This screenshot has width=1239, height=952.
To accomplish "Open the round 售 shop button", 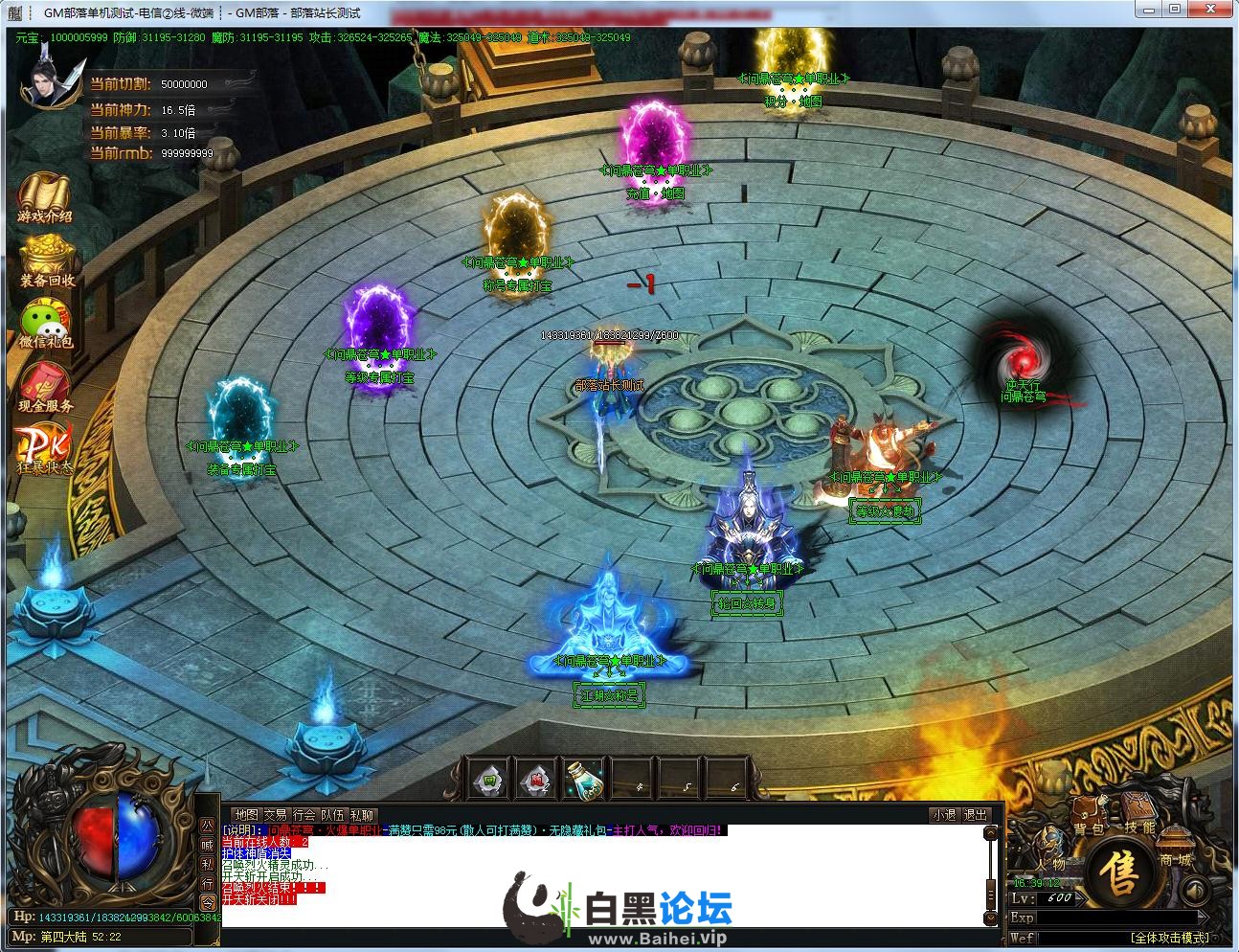I will [1116, 872].
